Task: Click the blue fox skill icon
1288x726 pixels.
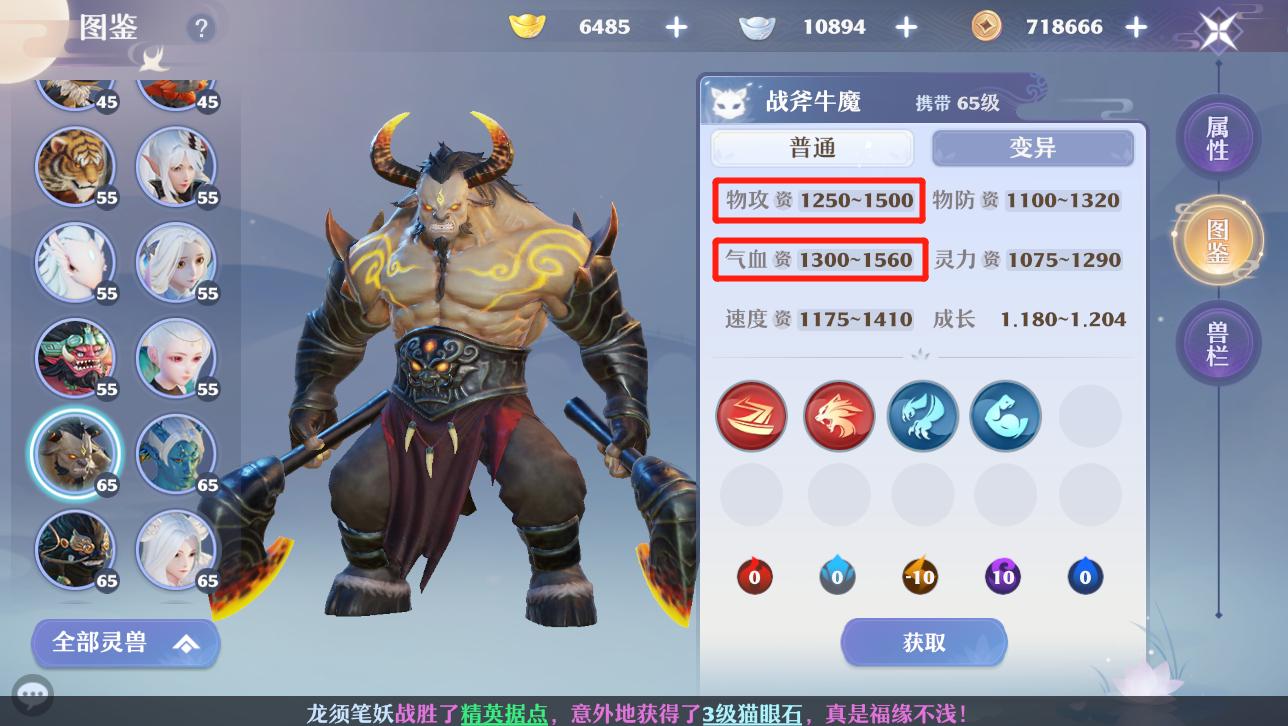Action: pyautogui.click(x=922, y=416)
